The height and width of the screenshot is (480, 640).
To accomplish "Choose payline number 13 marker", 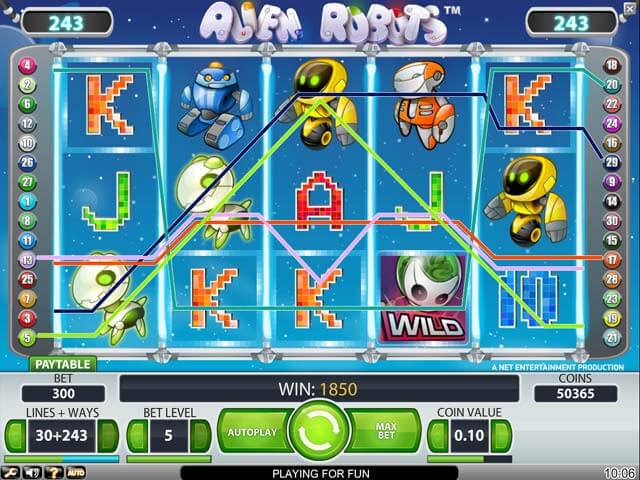I will point(27,259).
